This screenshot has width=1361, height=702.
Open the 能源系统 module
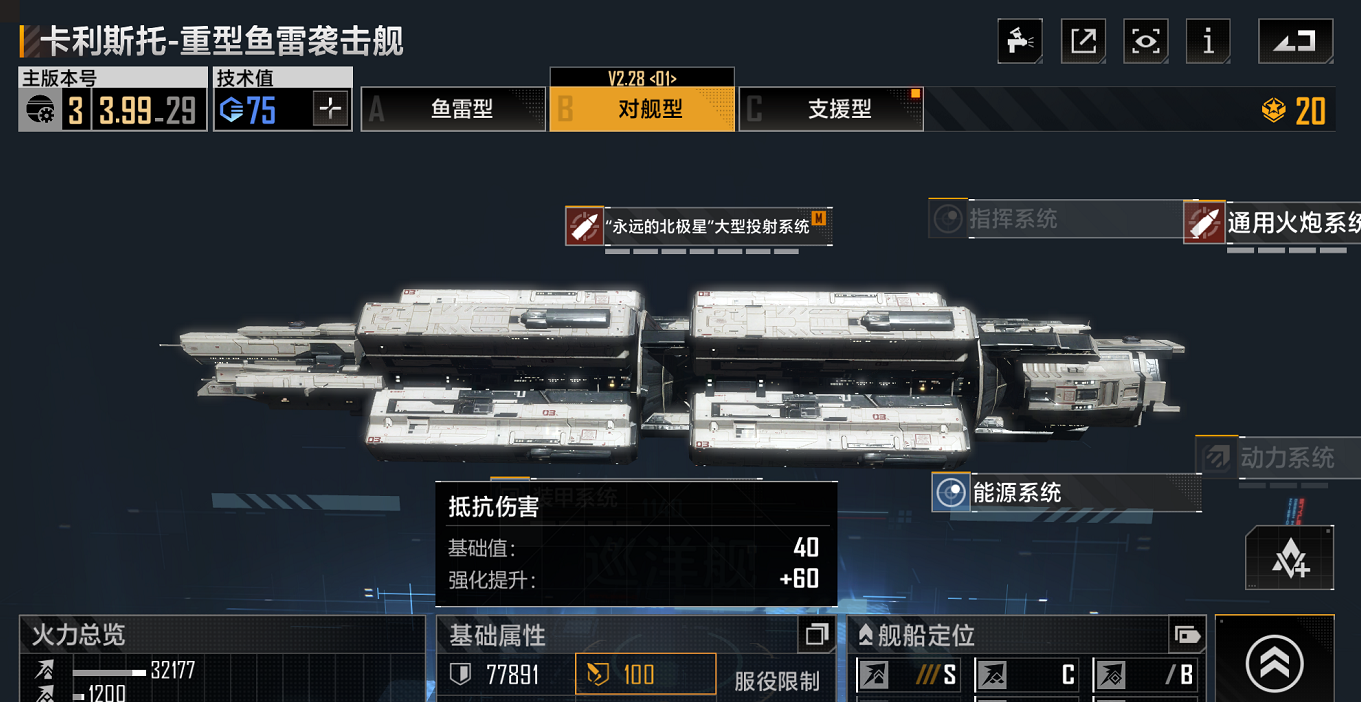click(1015, 492)
